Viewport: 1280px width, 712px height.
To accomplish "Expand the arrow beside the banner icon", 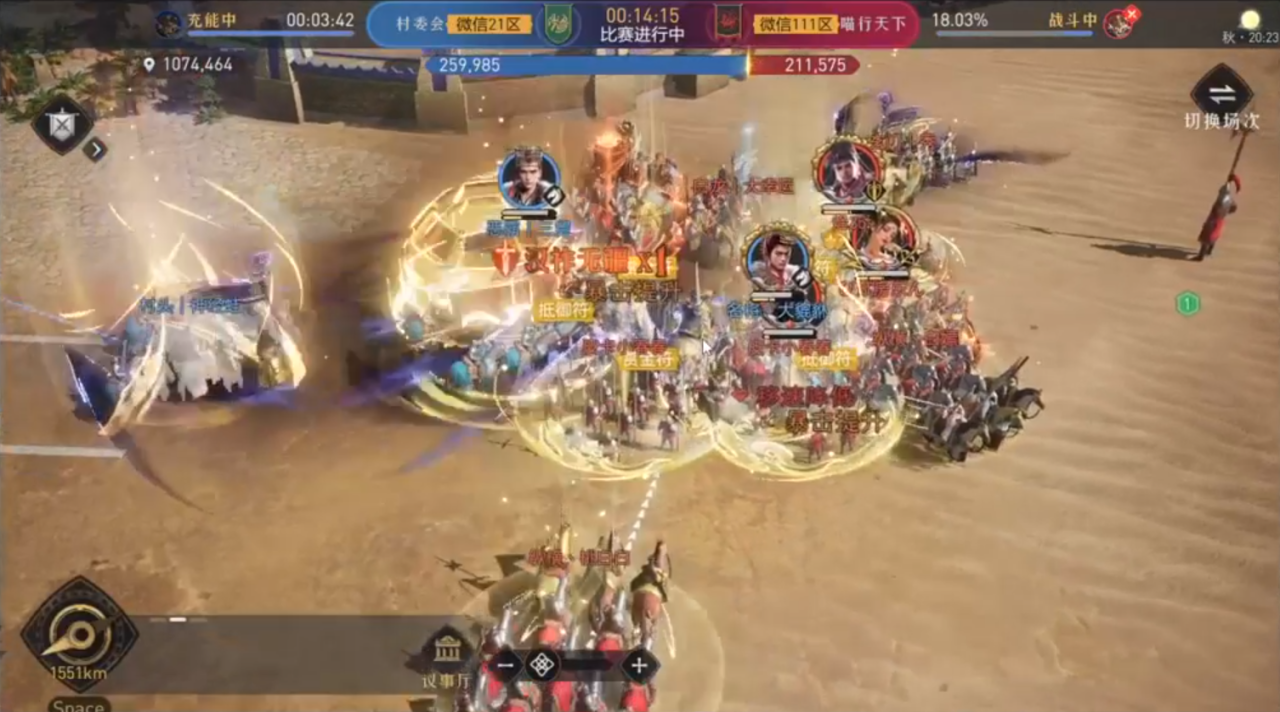I will point(94,150).
